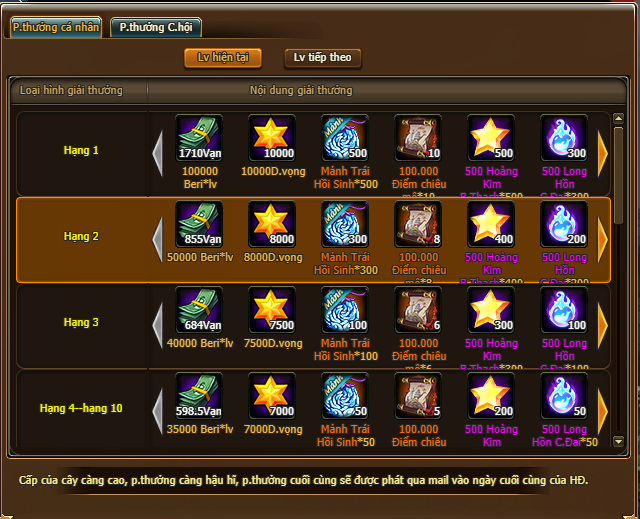Click the Hạng 2 row's left arrow

(156, 238)
